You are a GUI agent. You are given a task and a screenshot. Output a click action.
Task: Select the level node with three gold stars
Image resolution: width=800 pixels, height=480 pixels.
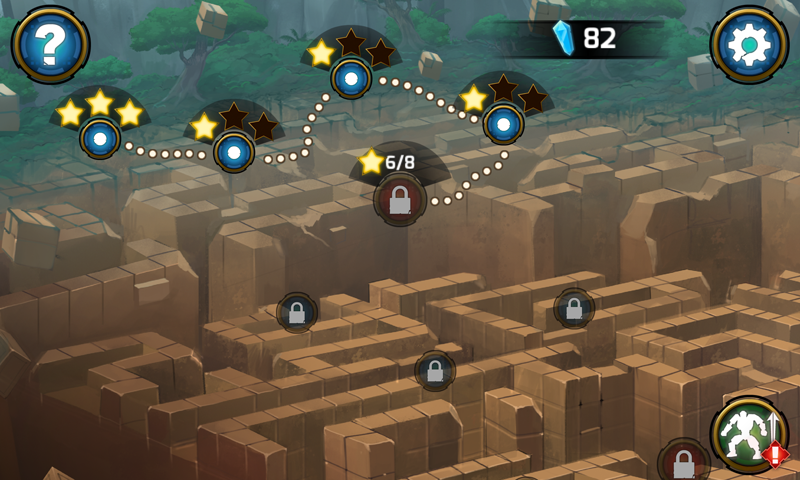[x=100, y=136]
